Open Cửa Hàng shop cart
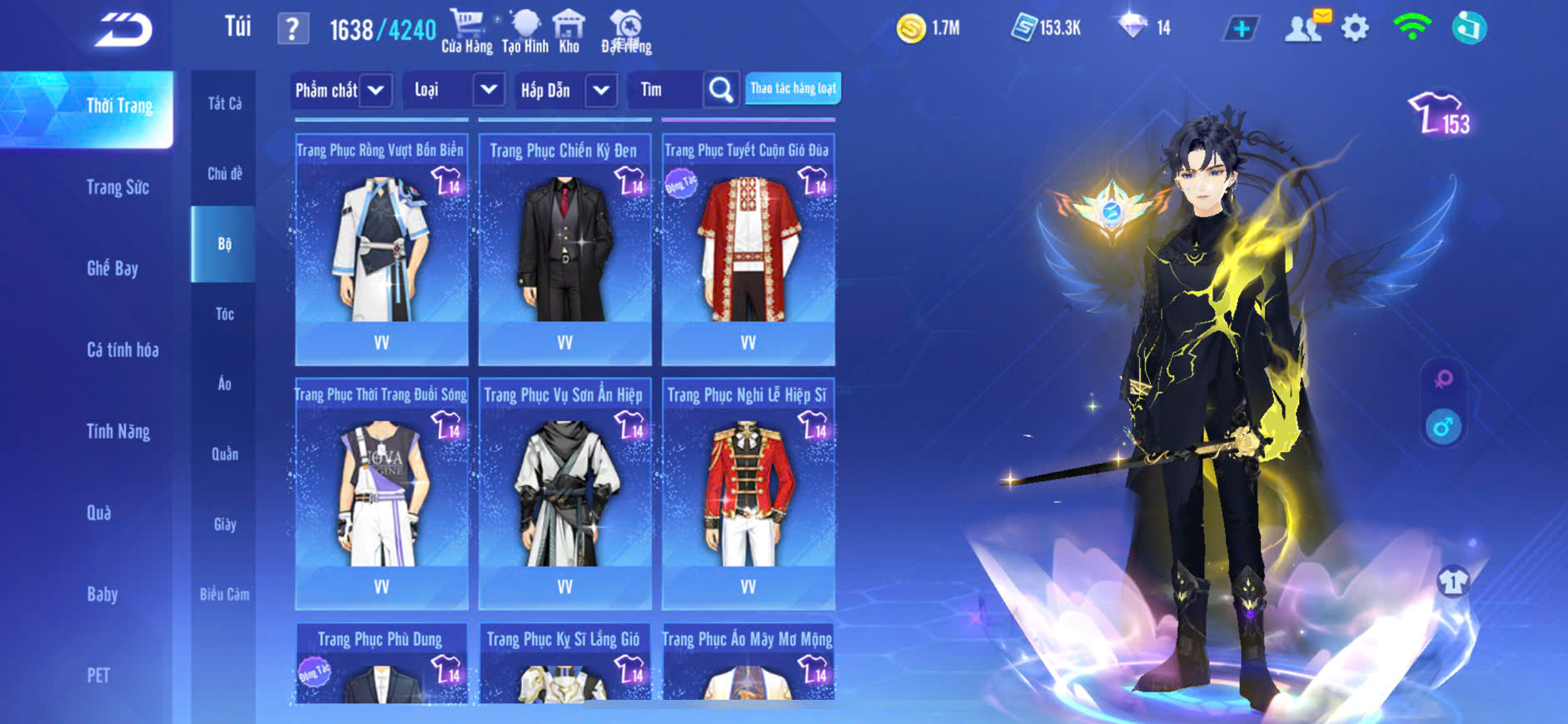Viewport: 1568px width, 724px height. (x=466, y=32)
